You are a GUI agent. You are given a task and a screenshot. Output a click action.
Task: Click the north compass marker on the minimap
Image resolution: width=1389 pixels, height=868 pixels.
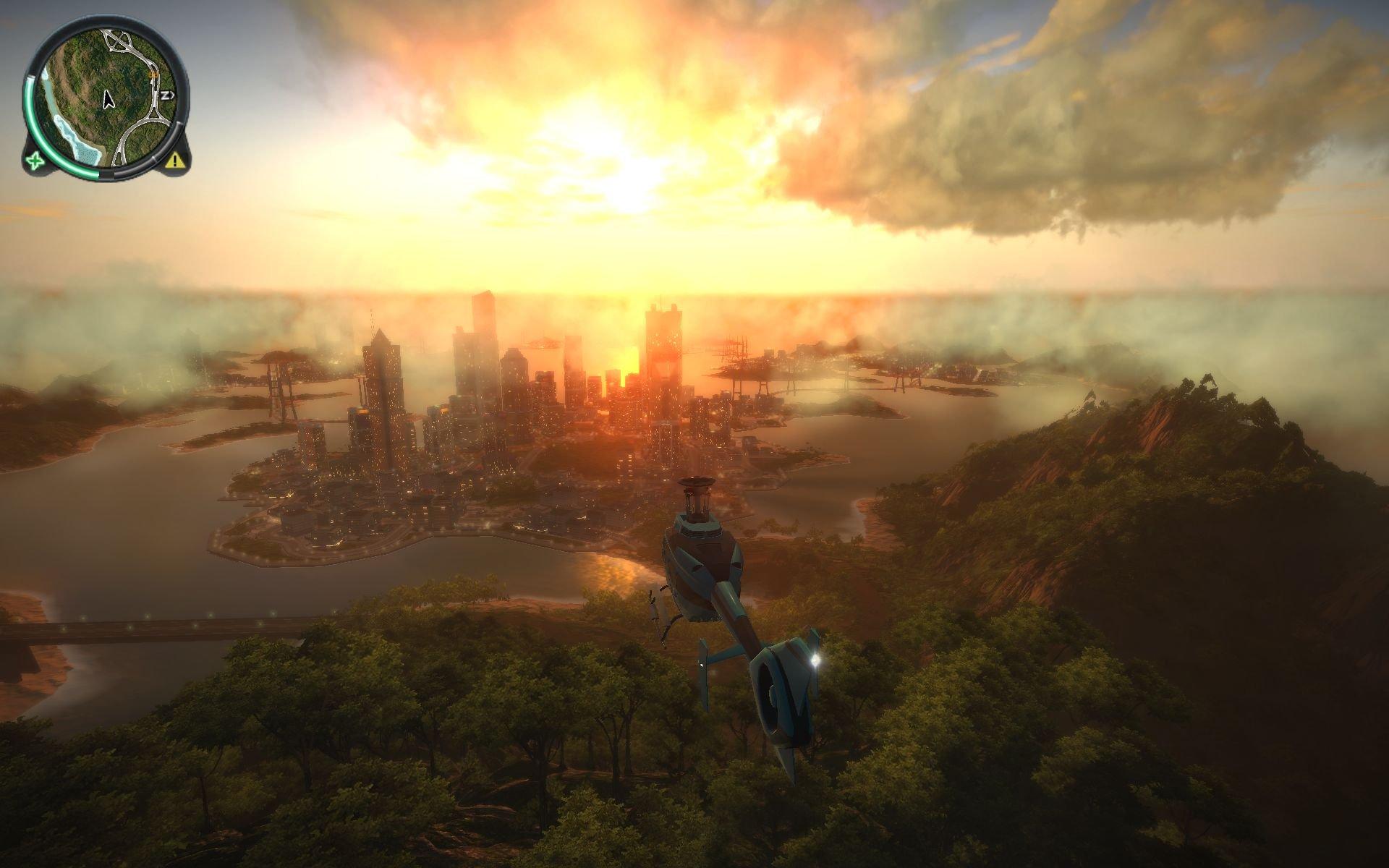click(x=167, y=95)
